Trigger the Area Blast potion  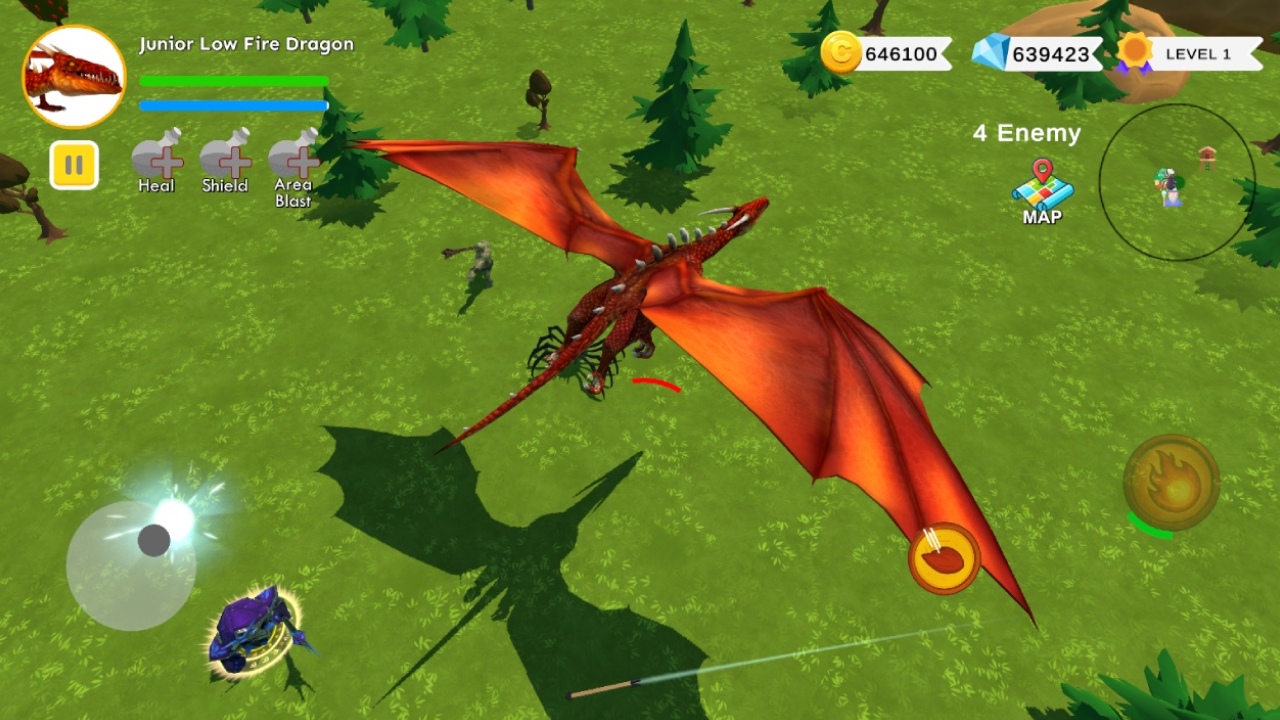(x=293, y=158)
